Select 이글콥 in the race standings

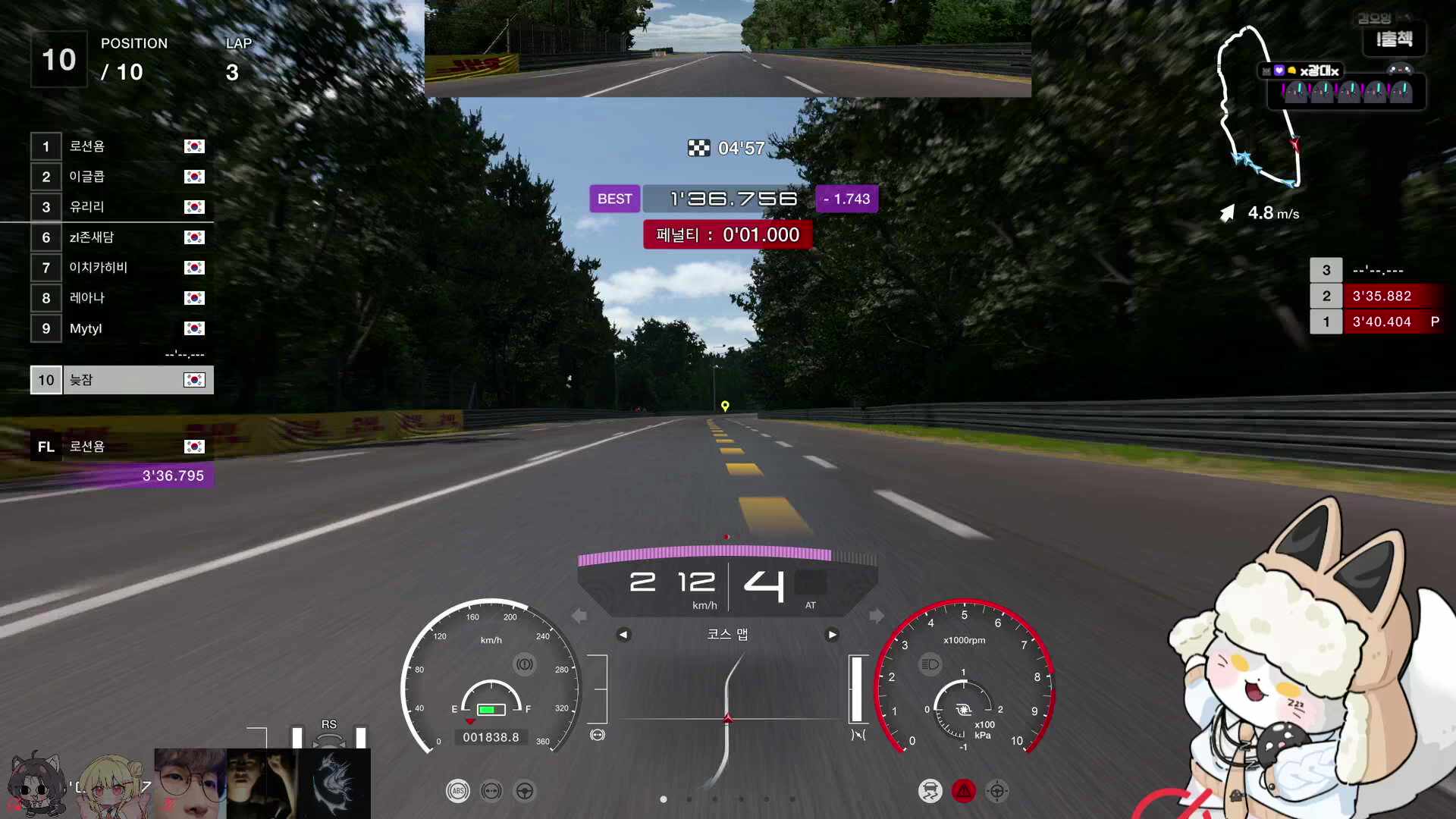coord(121,177)
